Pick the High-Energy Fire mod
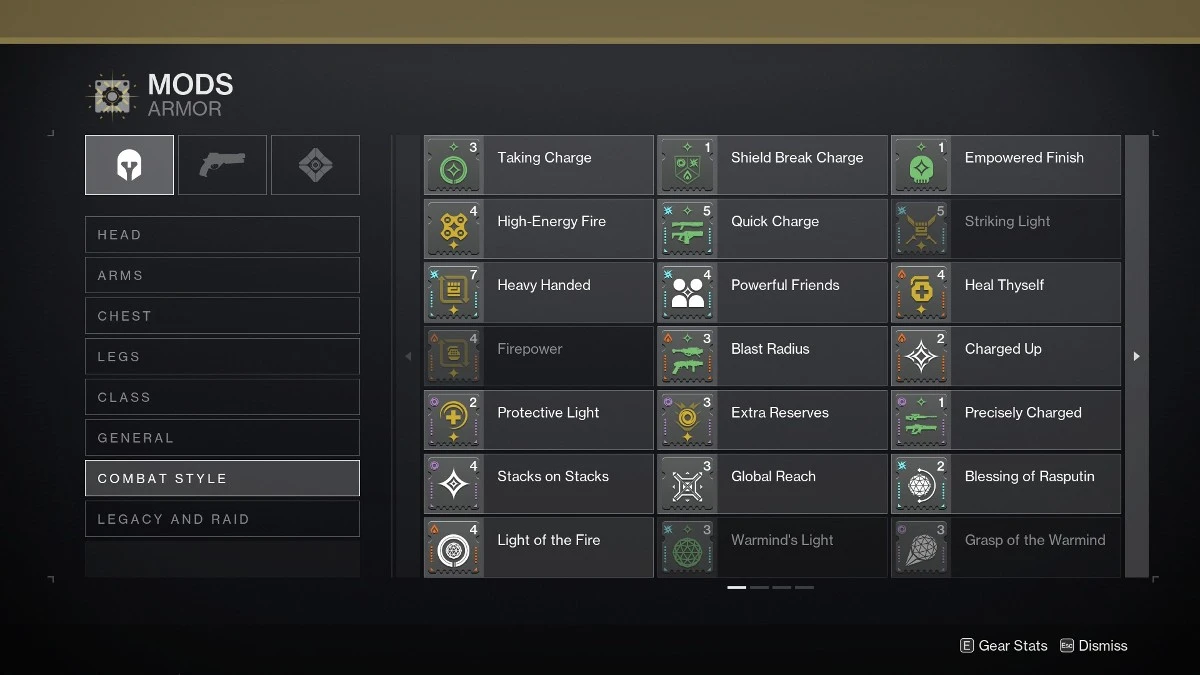The width and height of the screenshot is (1200, 675). tap(538, 229)
